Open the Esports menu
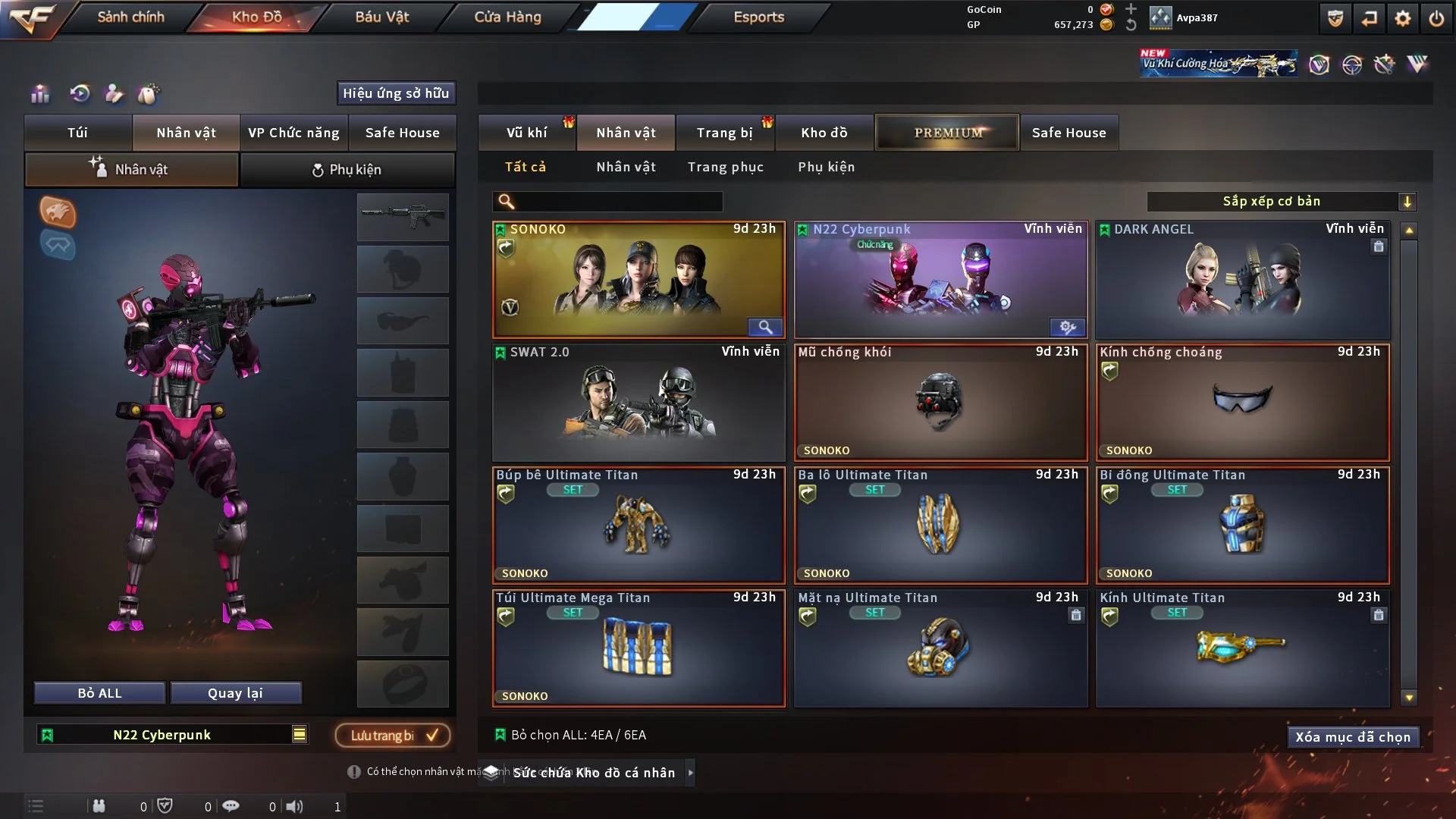The width and height of the screenshot is (1456, 819). click(x=758, y=17)
